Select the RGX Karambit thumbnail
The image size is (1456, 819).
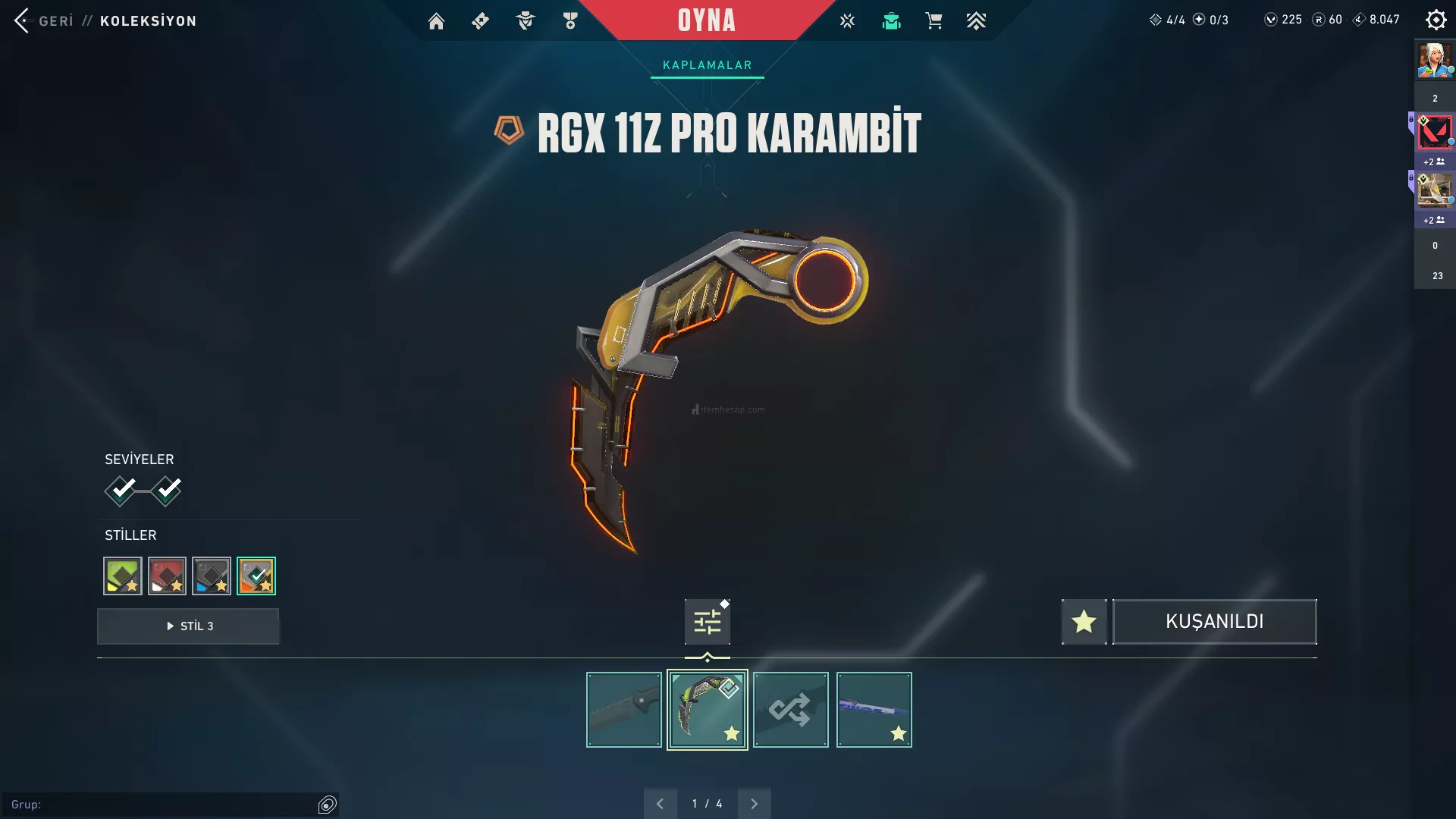[707, 710]
